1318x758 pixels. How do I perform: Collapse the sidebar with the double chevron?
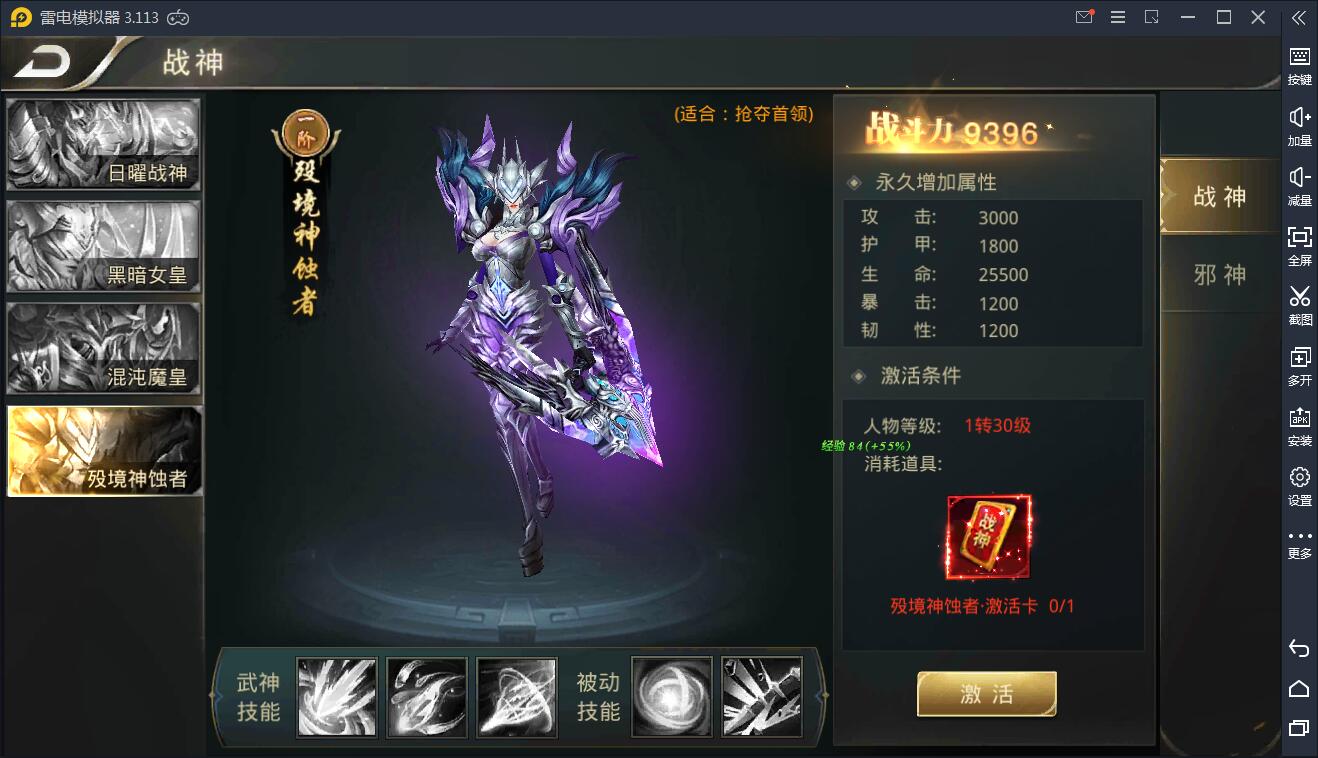tap(1299, 17)
